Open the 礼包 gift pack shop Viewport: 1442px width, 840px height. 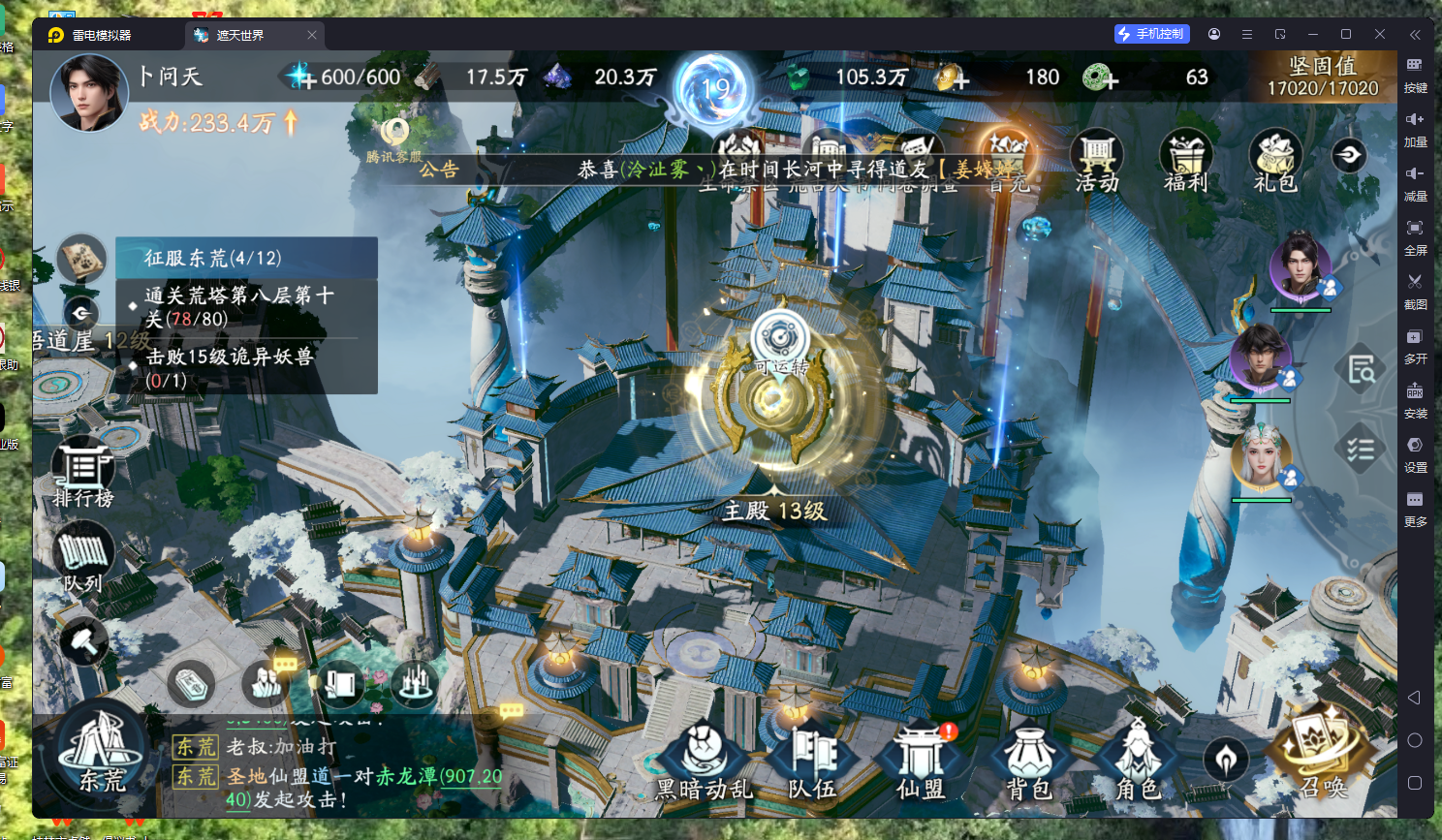click(x=1275, y=161)
